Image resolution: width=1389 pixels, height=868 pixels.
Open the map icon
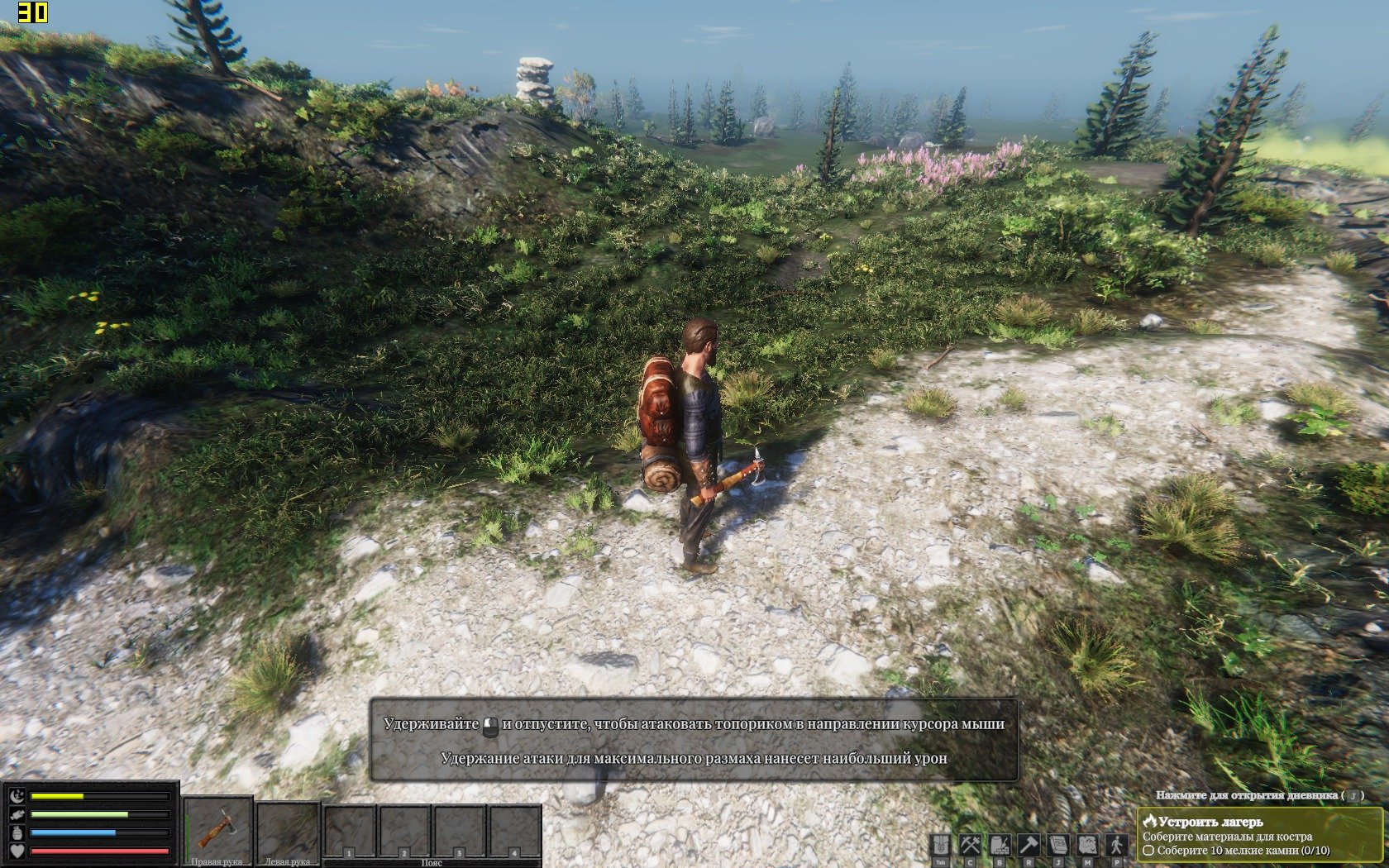coord(1087,845)
